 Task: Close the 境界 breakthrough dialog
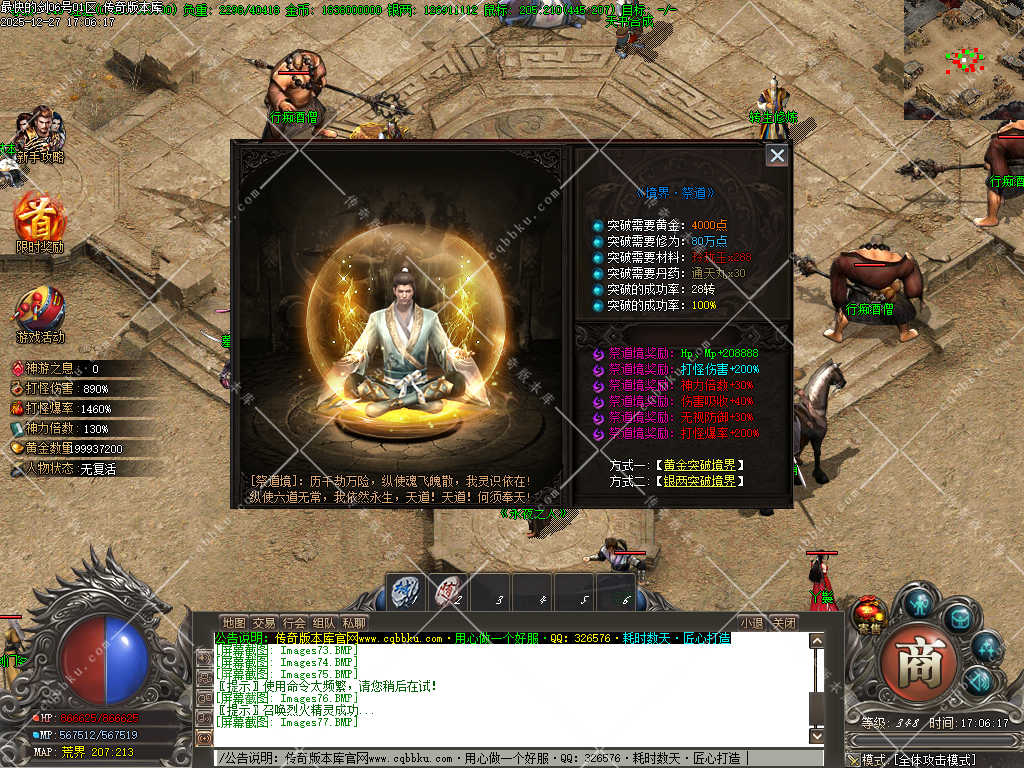click(x=777, y=155)
